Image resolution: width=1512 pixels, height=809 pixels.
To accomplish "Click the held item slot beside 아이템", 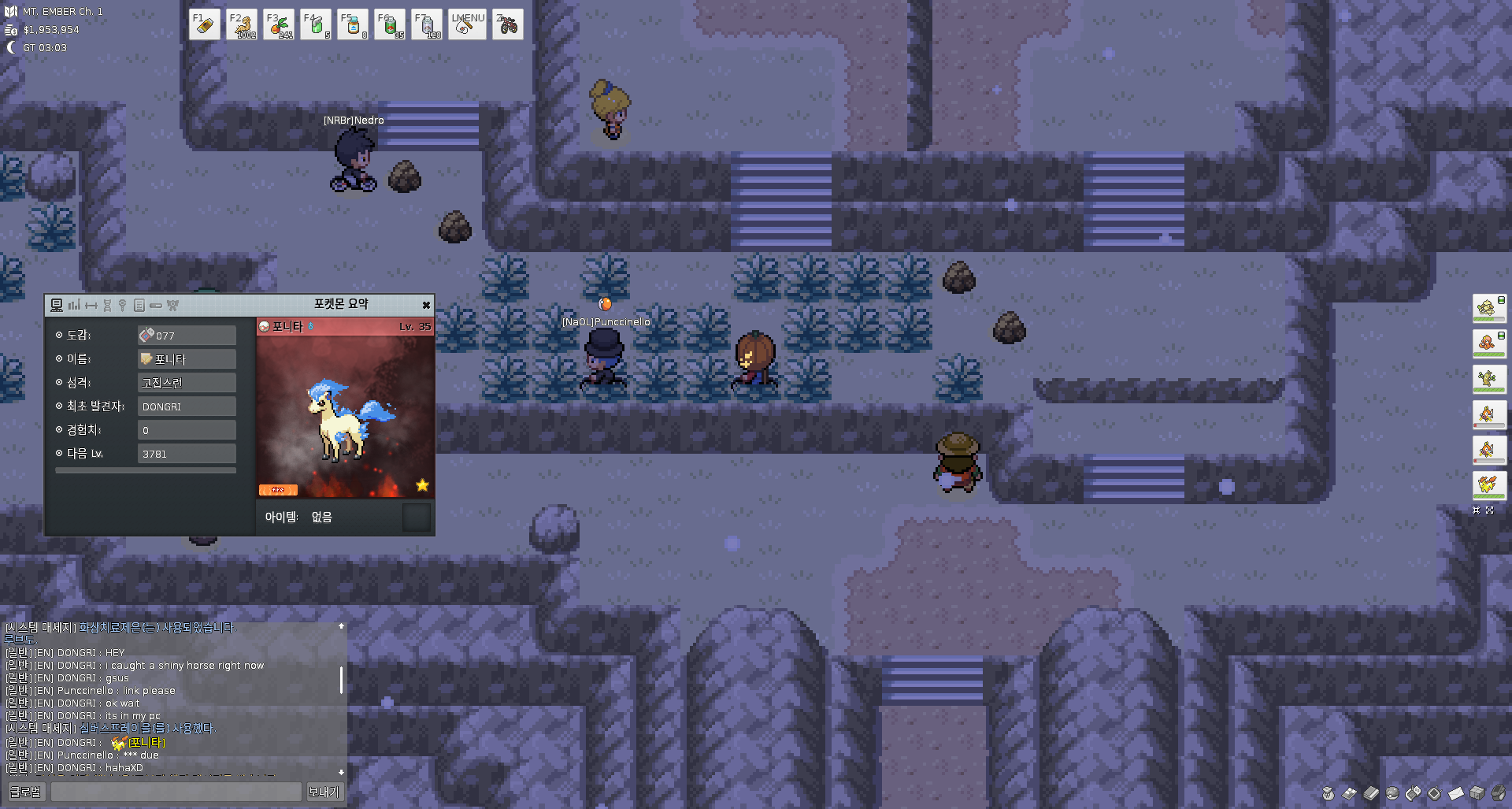I will coord(416,518).
